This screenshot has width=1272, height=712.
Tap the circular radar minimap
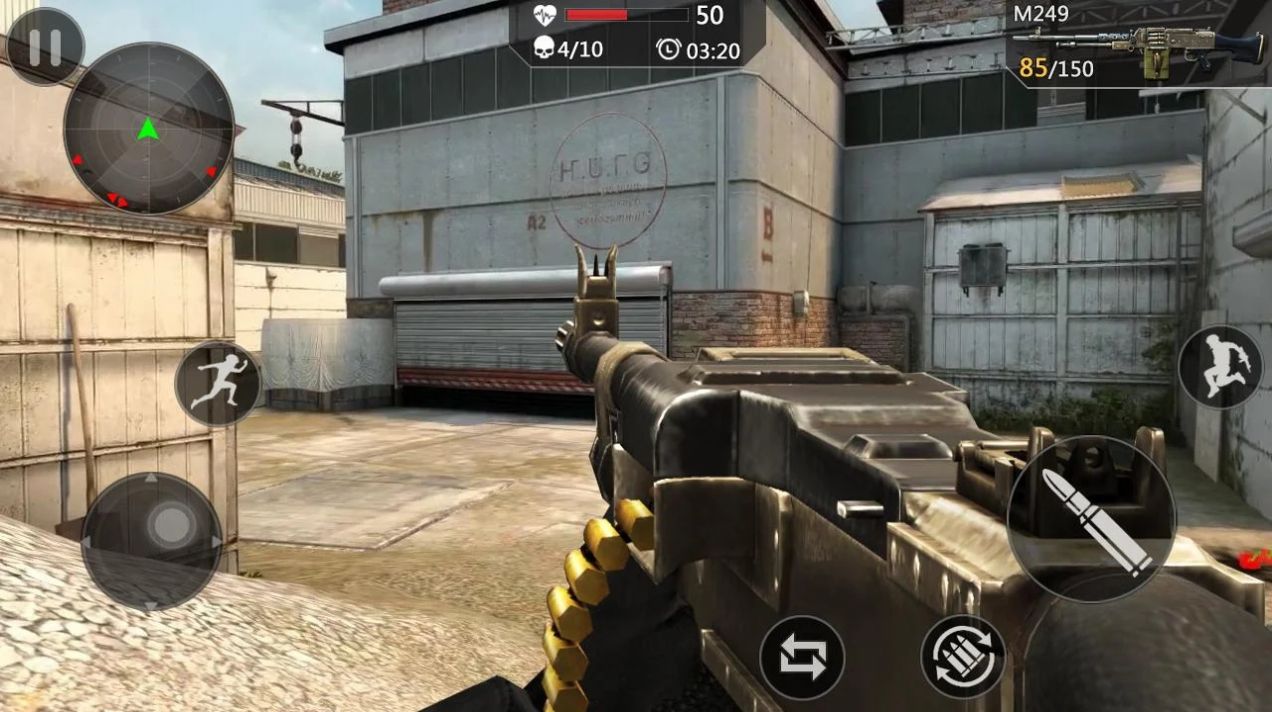point(149,128)
